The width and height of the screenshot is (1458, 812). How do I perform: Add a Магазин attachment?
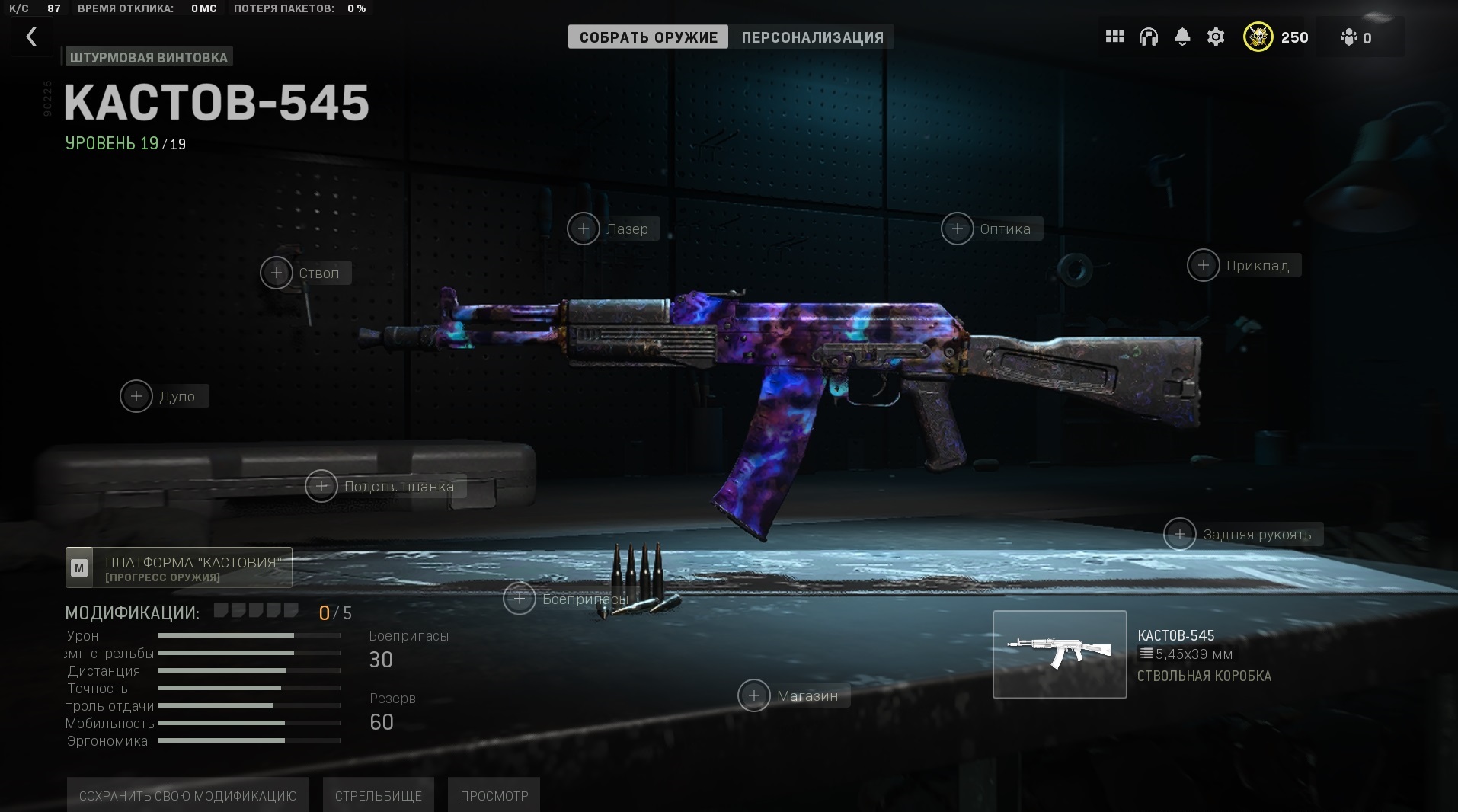tap(754, 695)
